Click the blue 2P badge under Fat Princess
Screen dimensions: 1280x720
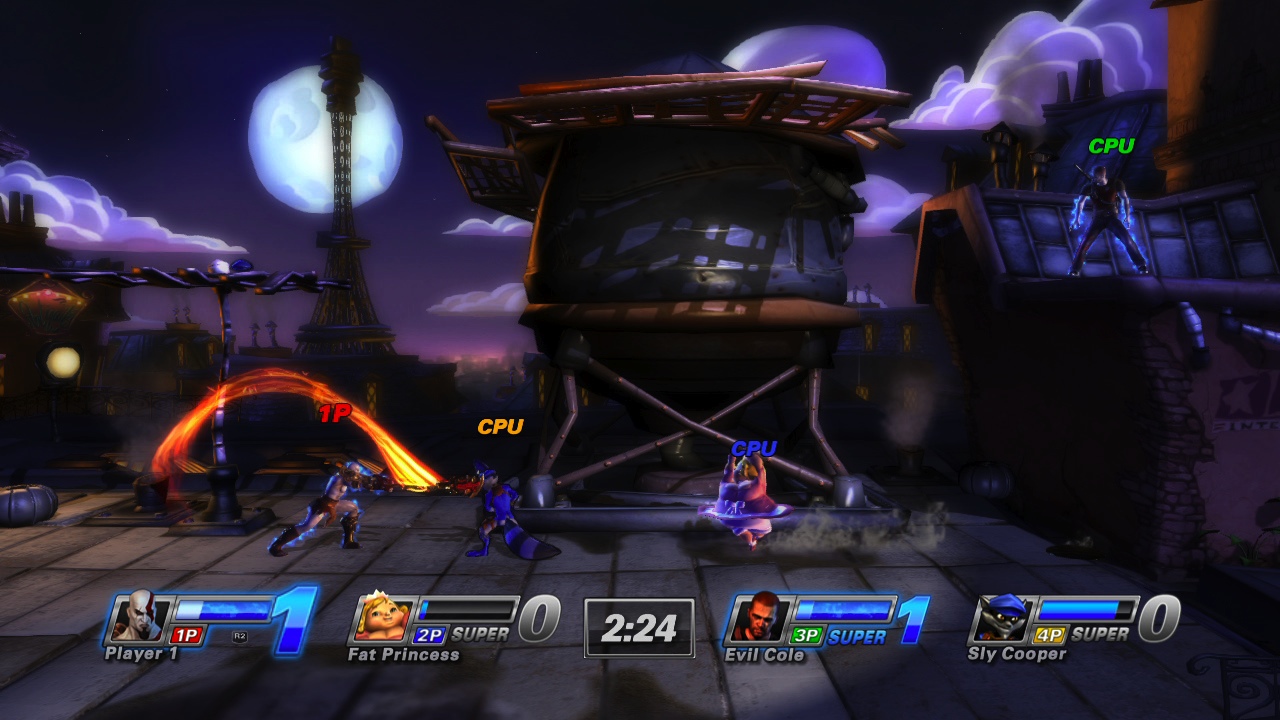tap(432, 632)
